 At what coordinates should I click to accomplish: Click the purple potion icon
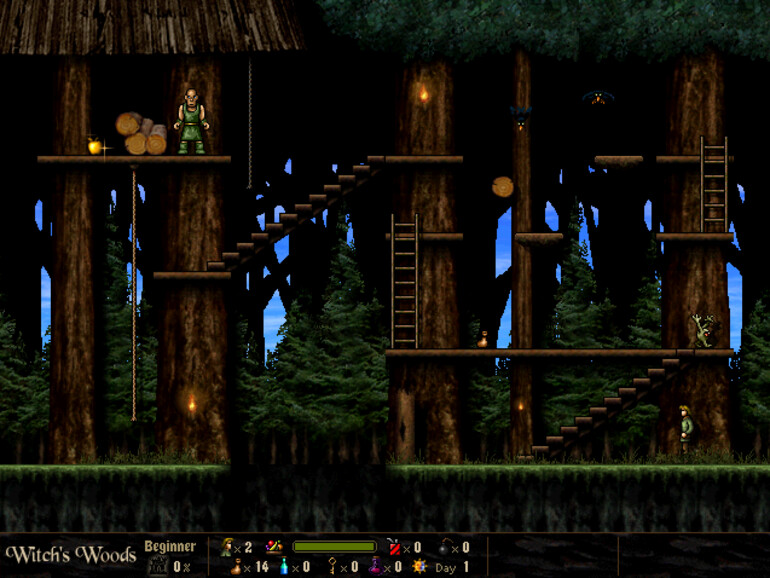click(x=376, y=567)
